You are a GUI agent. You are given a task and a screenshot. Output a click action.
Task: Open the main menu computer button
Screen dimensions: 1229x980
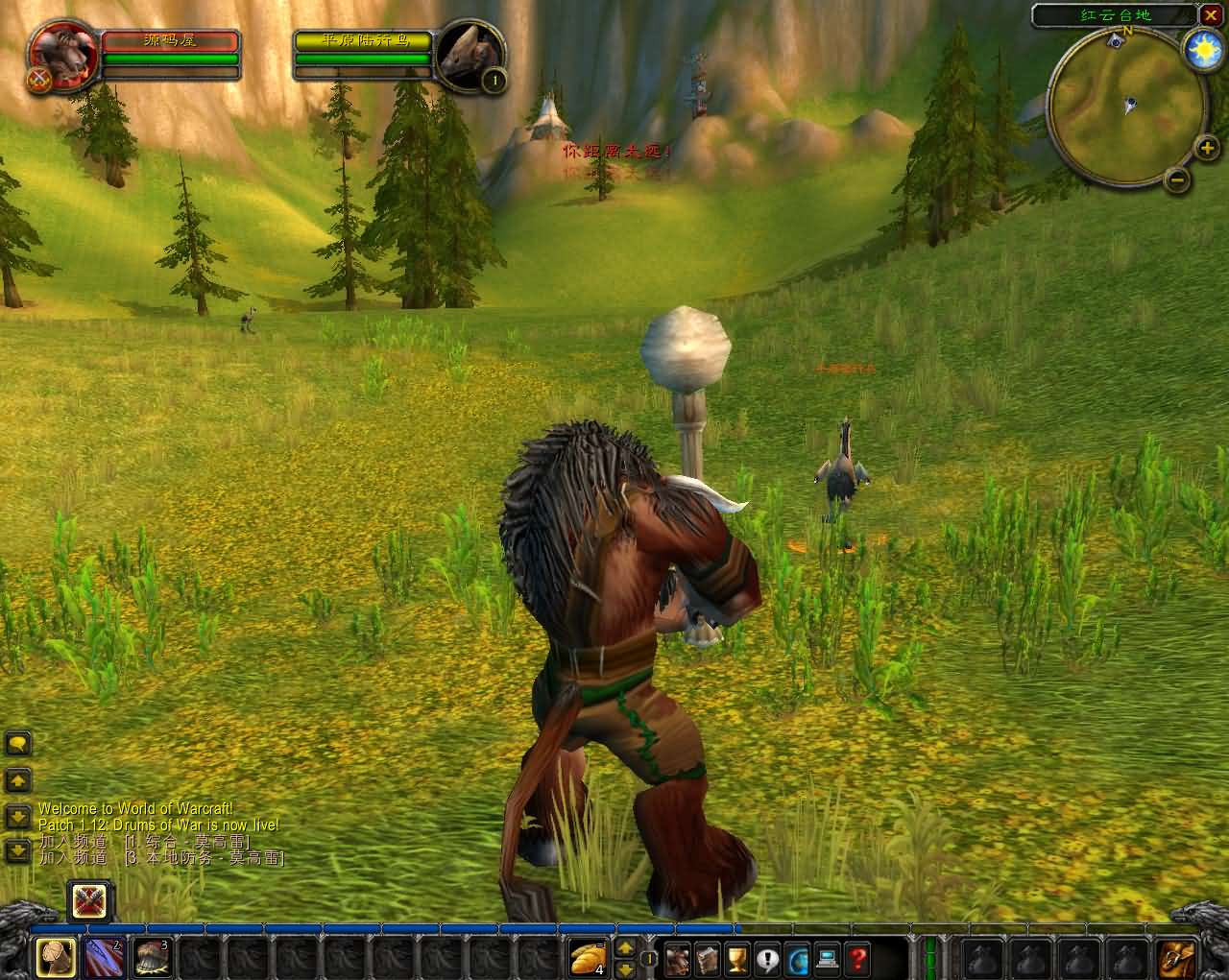[x=827, y=957]
